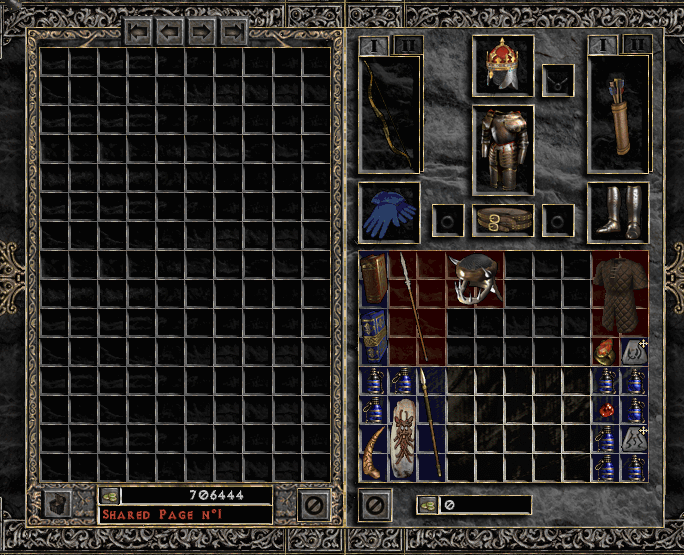This screenshot has width=684, height=555.
Task: Select the blue gloves slot
Action: tap(388, 213)
